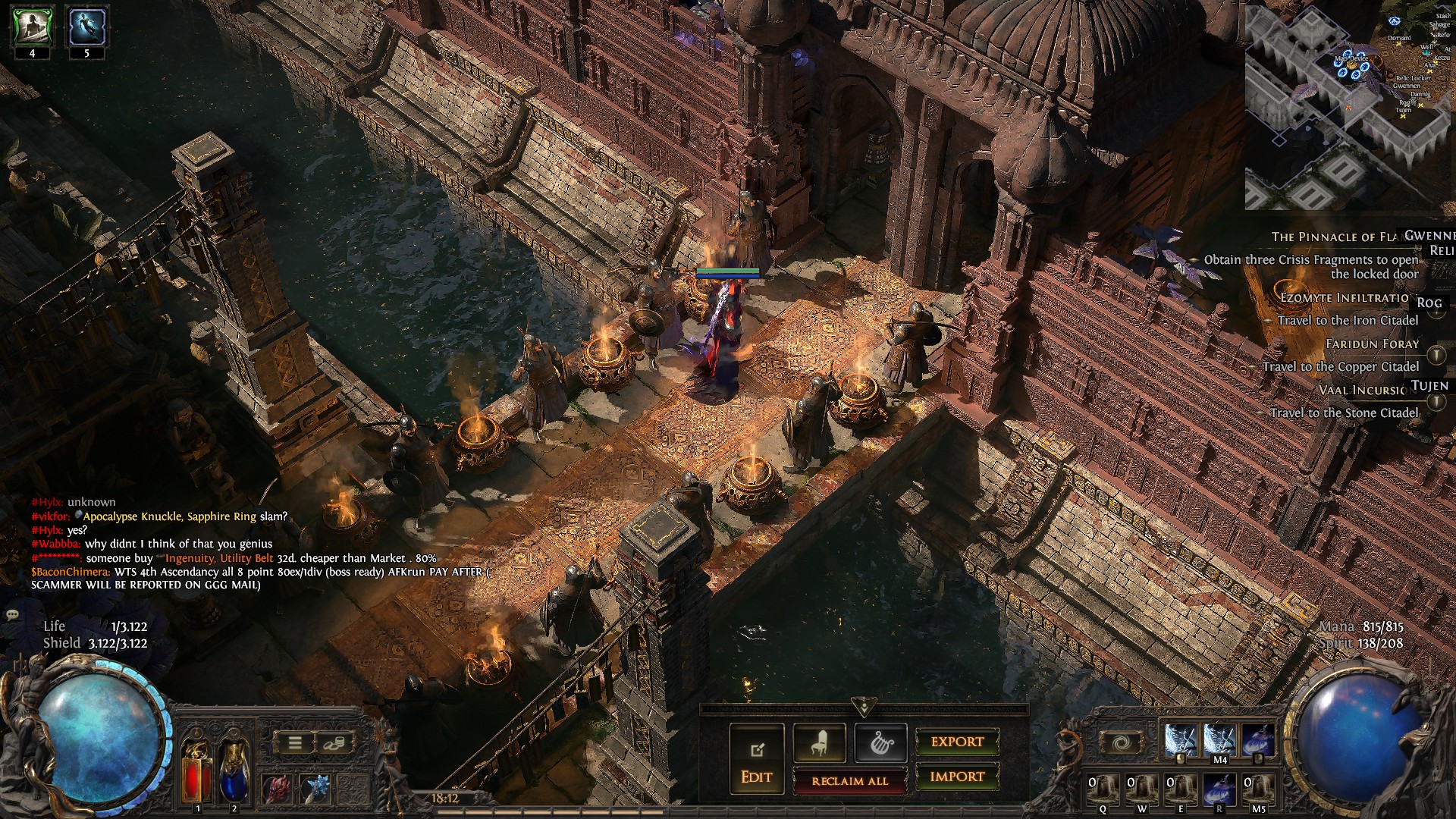This screenshot has height=819, width=1456.
Task: Activate the blue skill bound to R
Action: 1219,789
